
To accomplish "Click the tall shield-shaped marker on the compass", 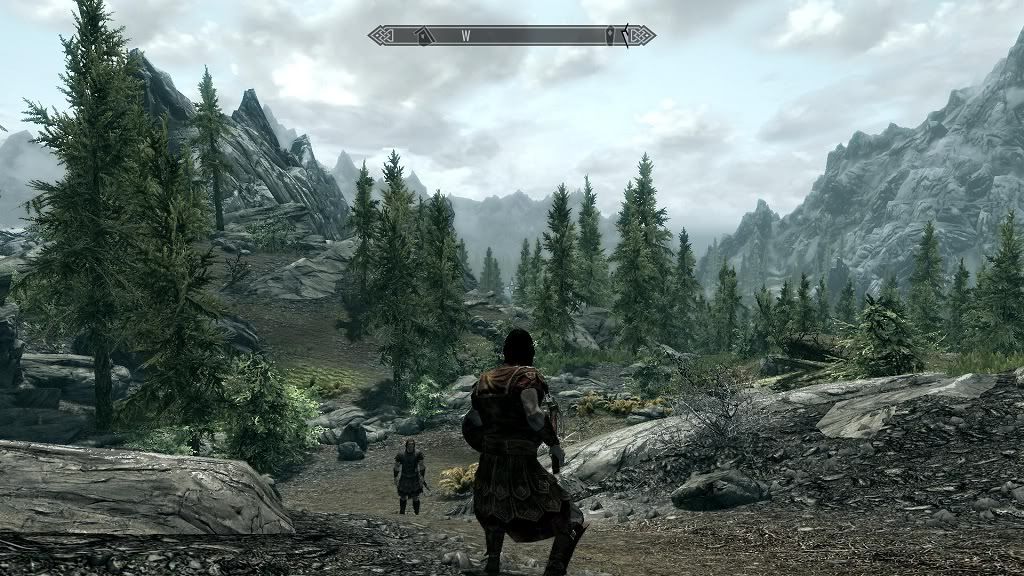I will coord(609,36).
